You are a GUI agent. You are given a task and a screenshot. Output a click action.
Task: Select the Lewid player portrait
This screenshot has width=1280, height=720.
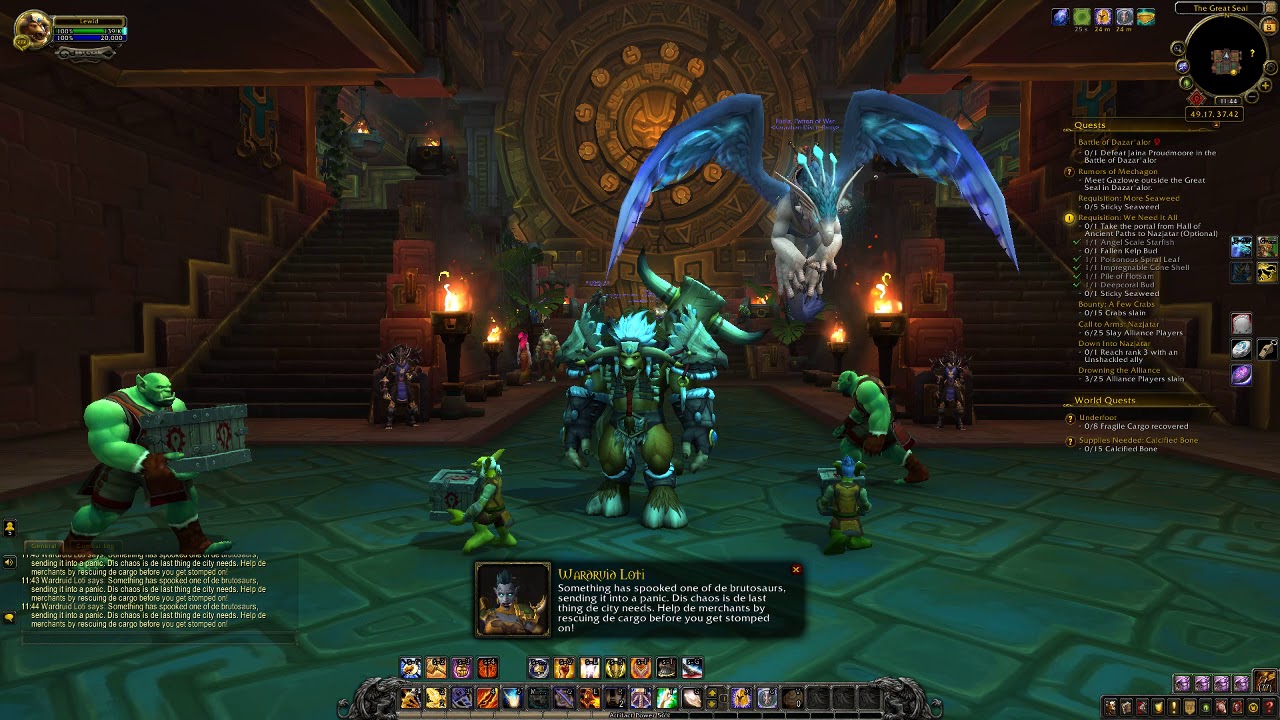point(33,30)
